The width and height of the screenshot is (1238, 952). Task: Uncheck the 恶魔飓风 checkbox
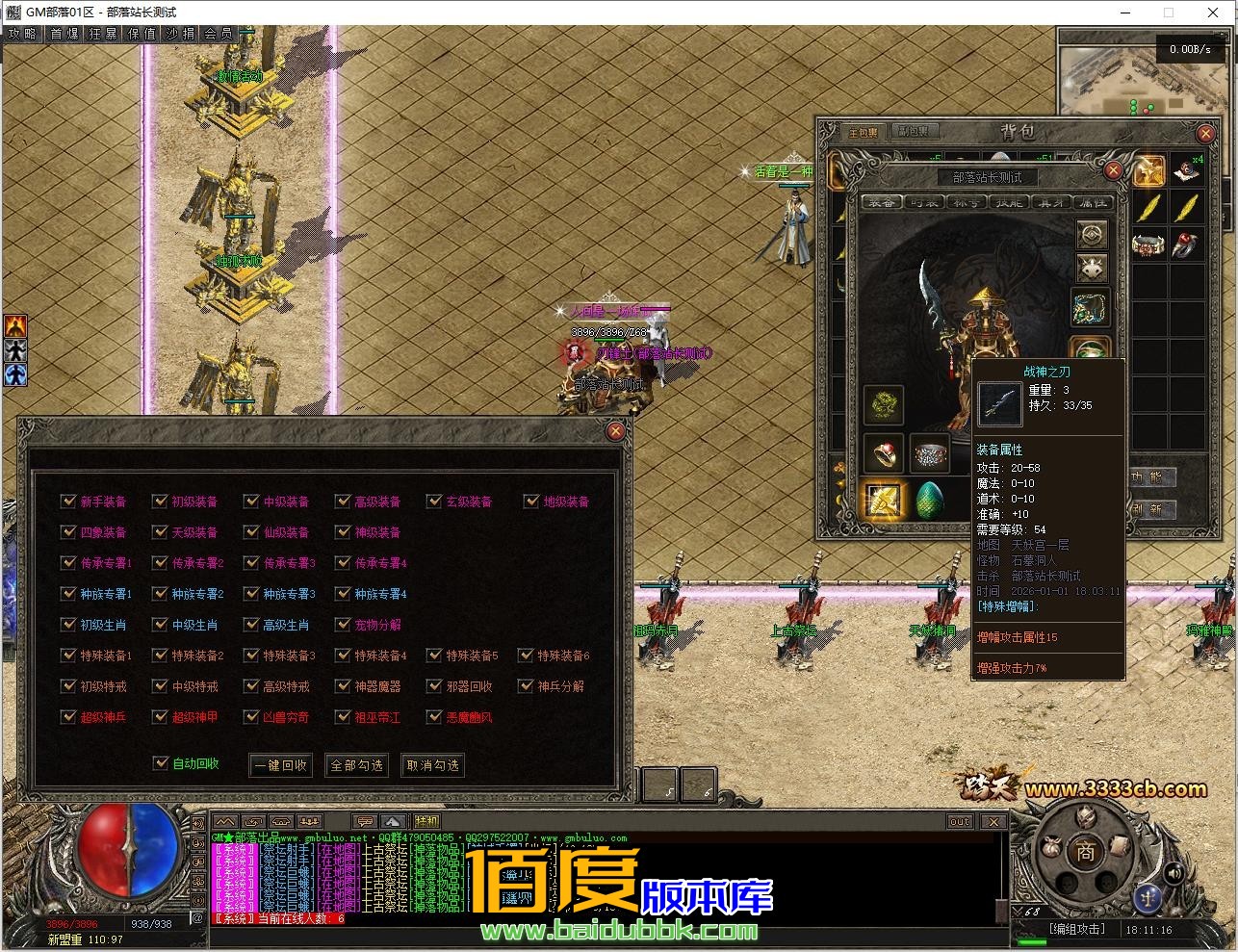click(x=434, y=717)
